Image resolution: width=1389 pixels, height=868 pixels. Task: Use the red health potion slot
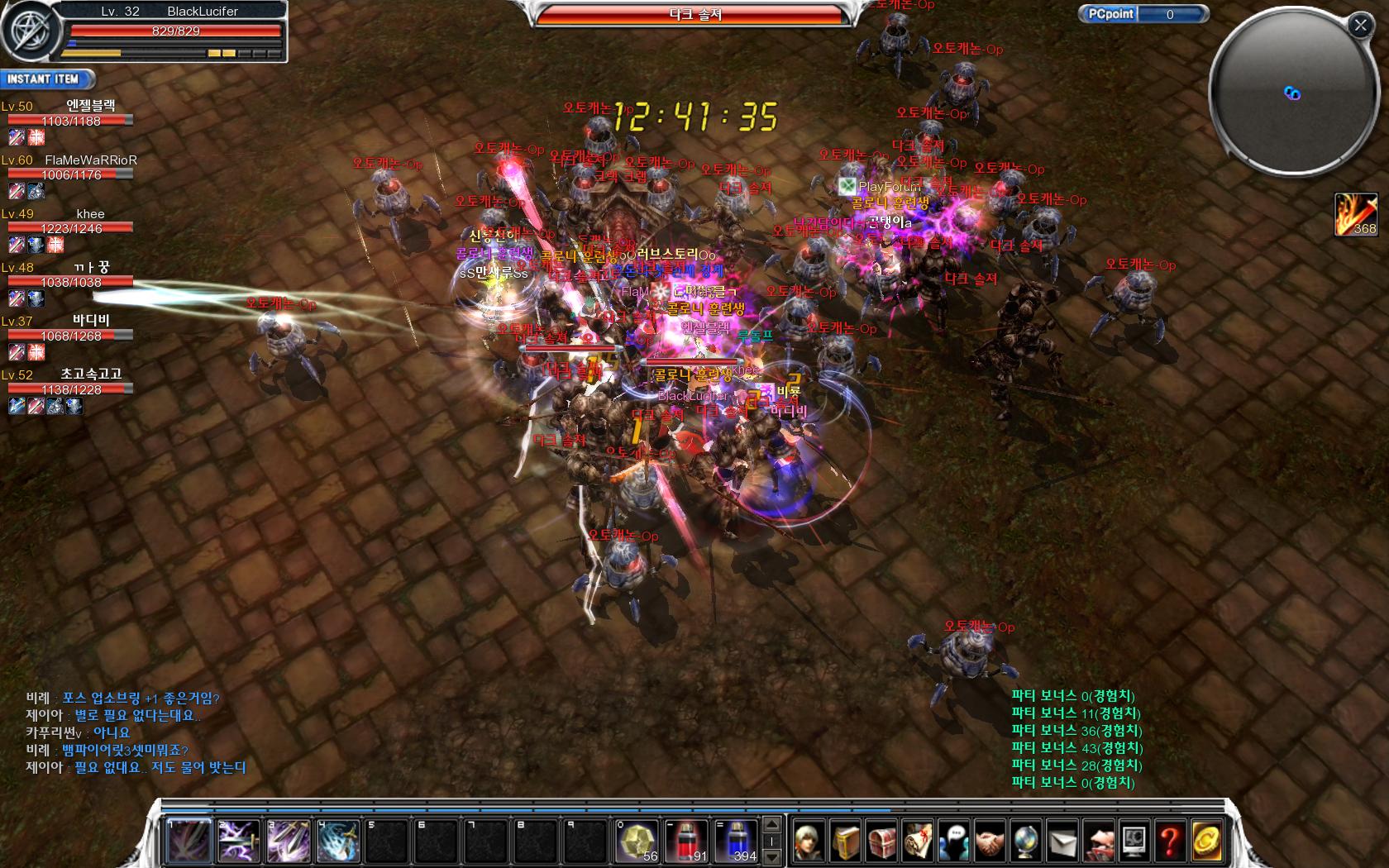(x=687, y=842)
